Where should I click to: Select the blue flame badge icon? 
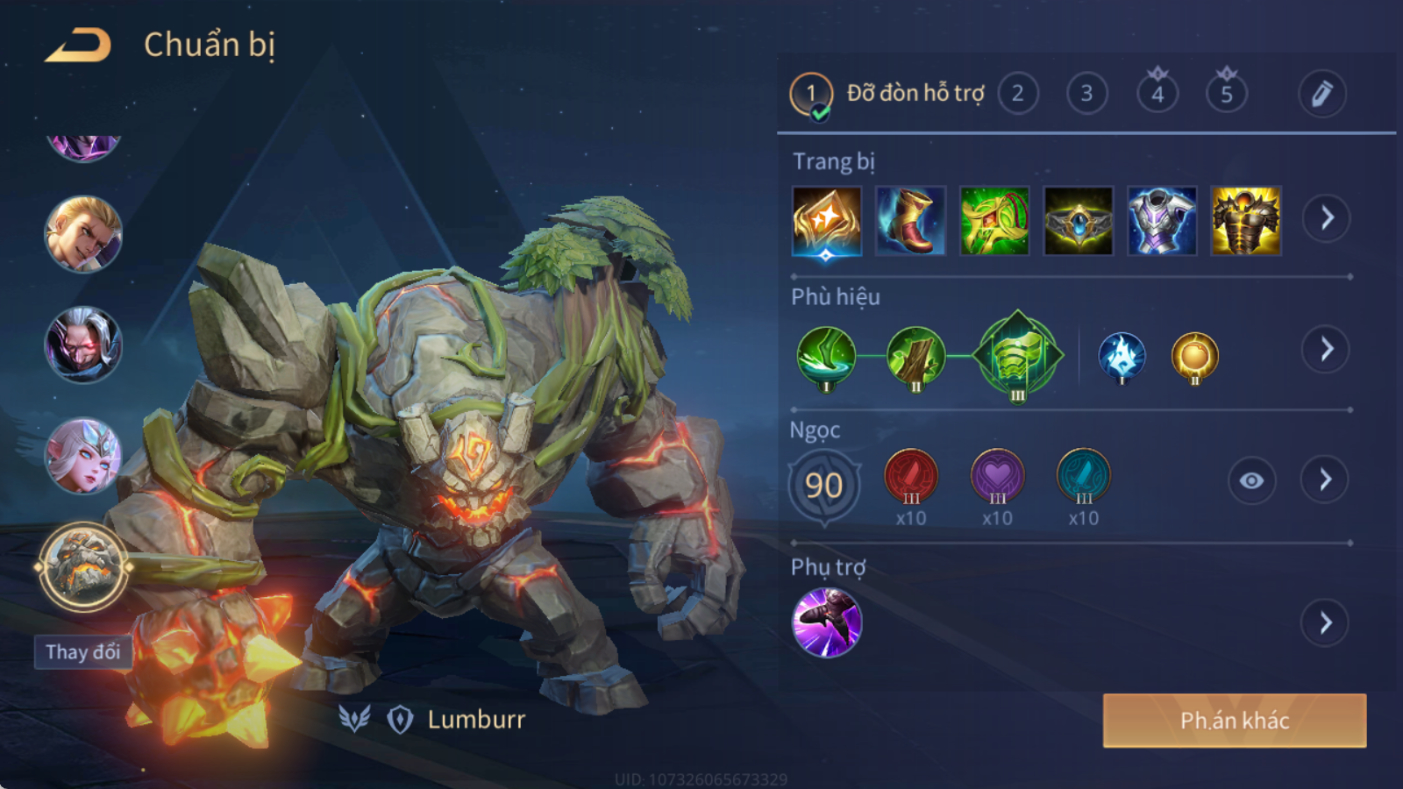click(x=1121, y=355)
